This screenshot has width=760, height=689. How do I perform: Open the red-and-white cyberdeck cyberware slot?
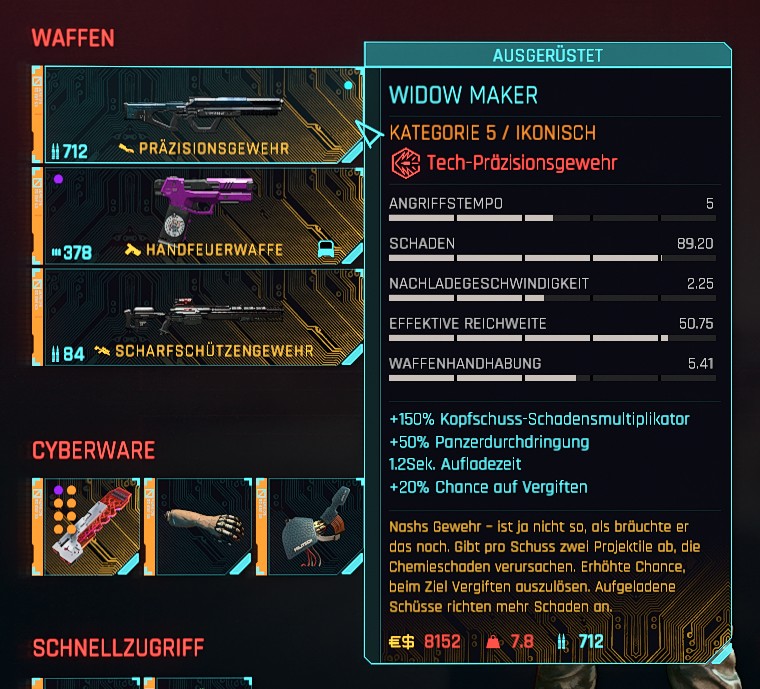(x=87, y=526)
